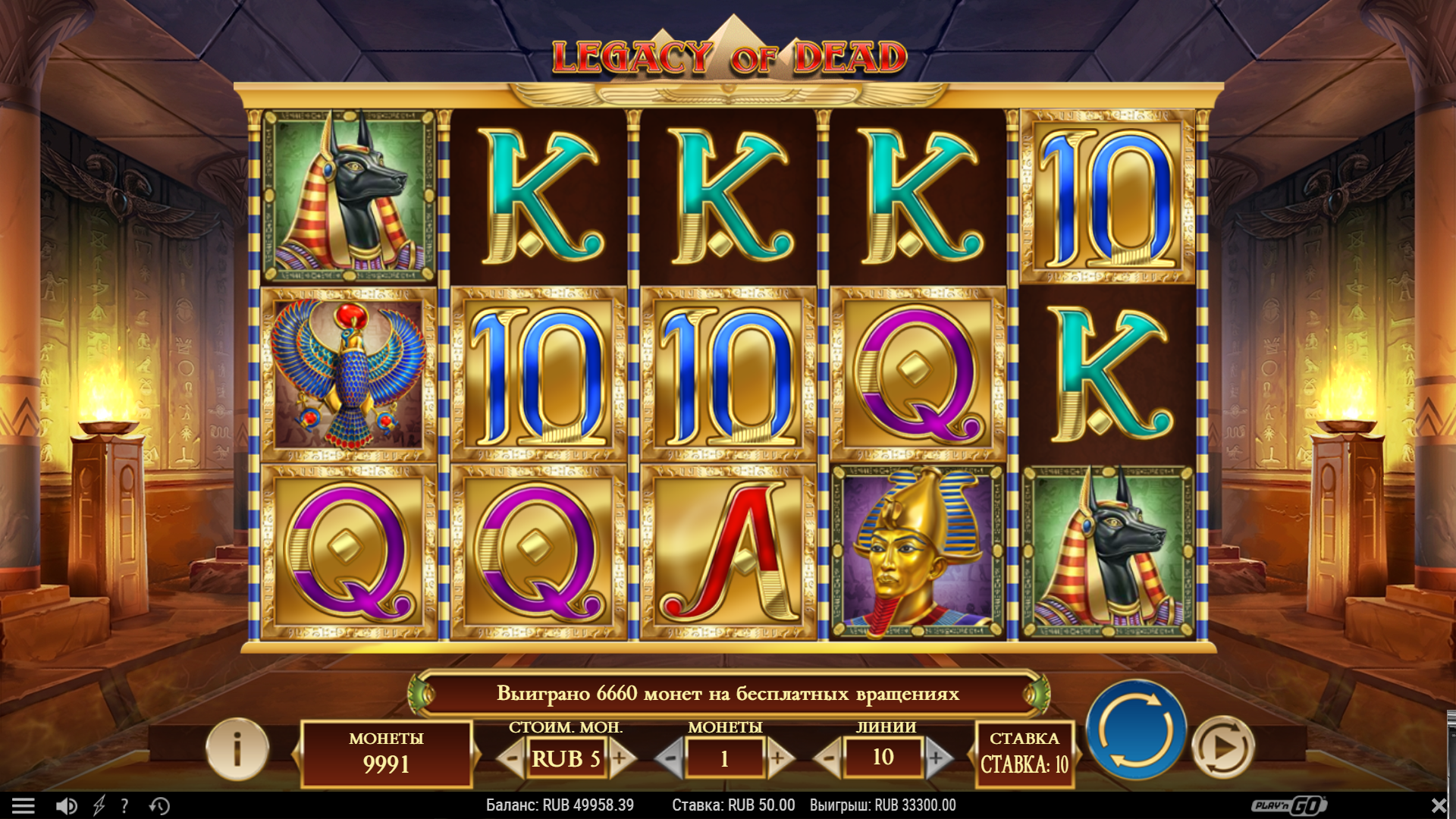Show the game history clock icon
This screenshot has height=819, width=1456.
(159, 805)
